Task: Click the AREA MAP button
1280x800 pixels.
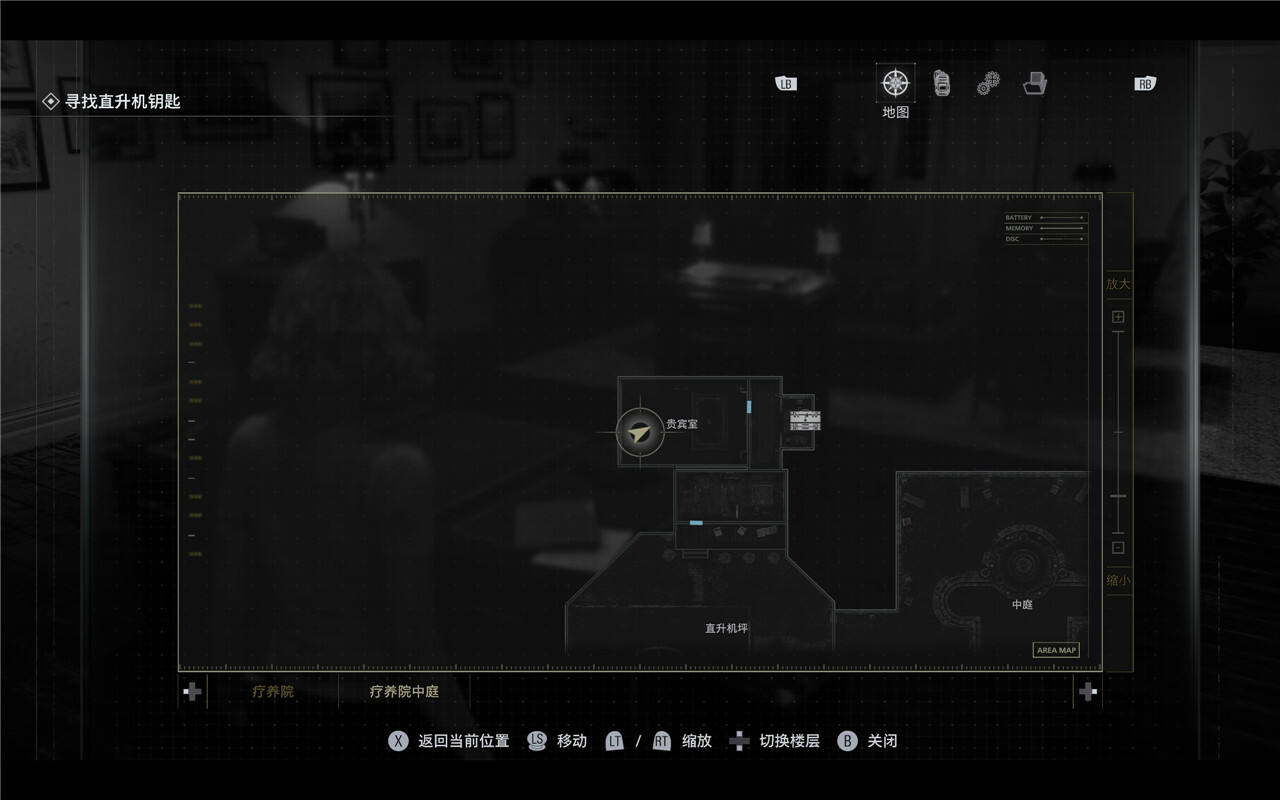Action: 1056,650
